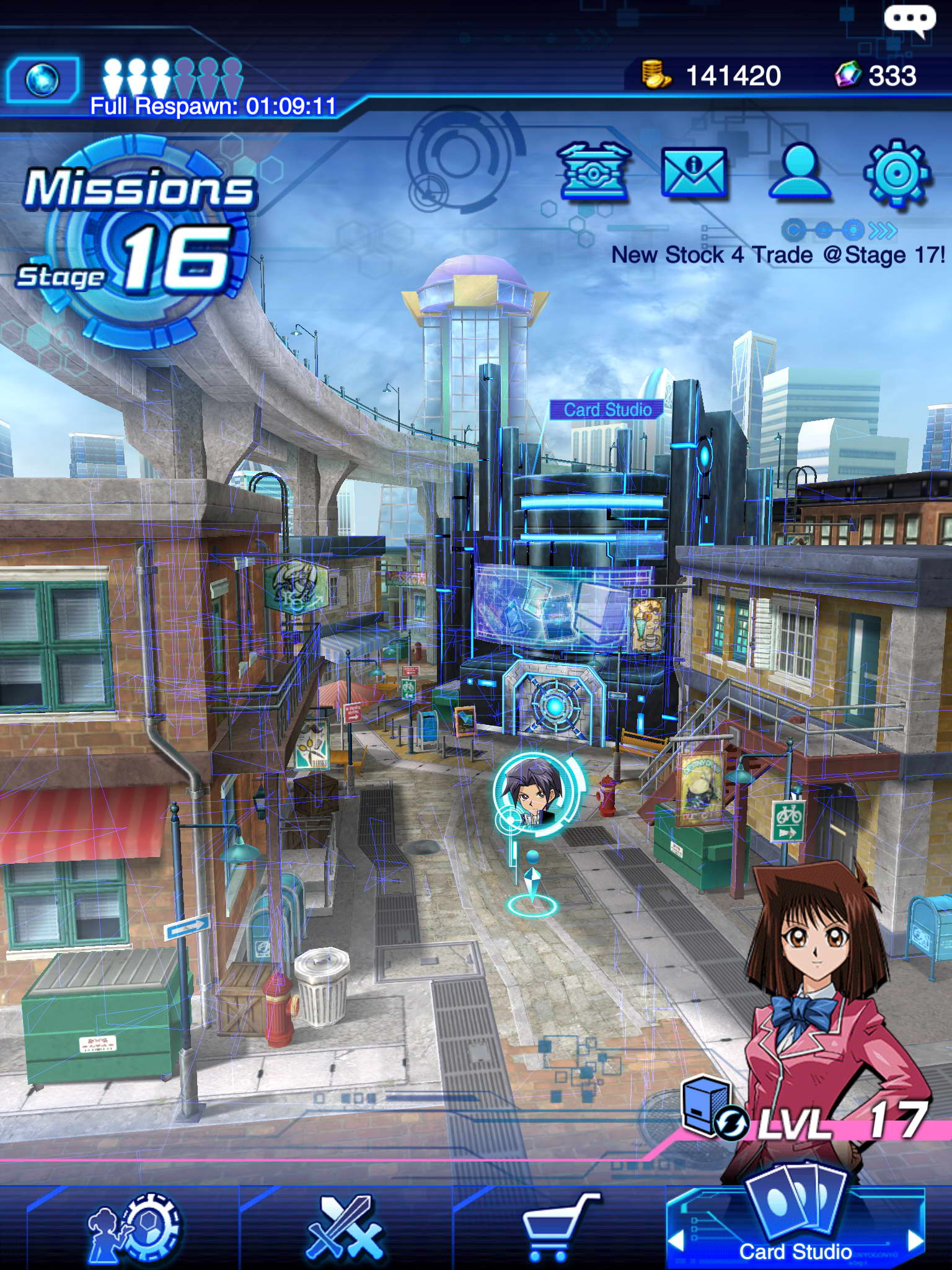
Task: Switch to the crossed swords PvP area
Action: 345,1228
